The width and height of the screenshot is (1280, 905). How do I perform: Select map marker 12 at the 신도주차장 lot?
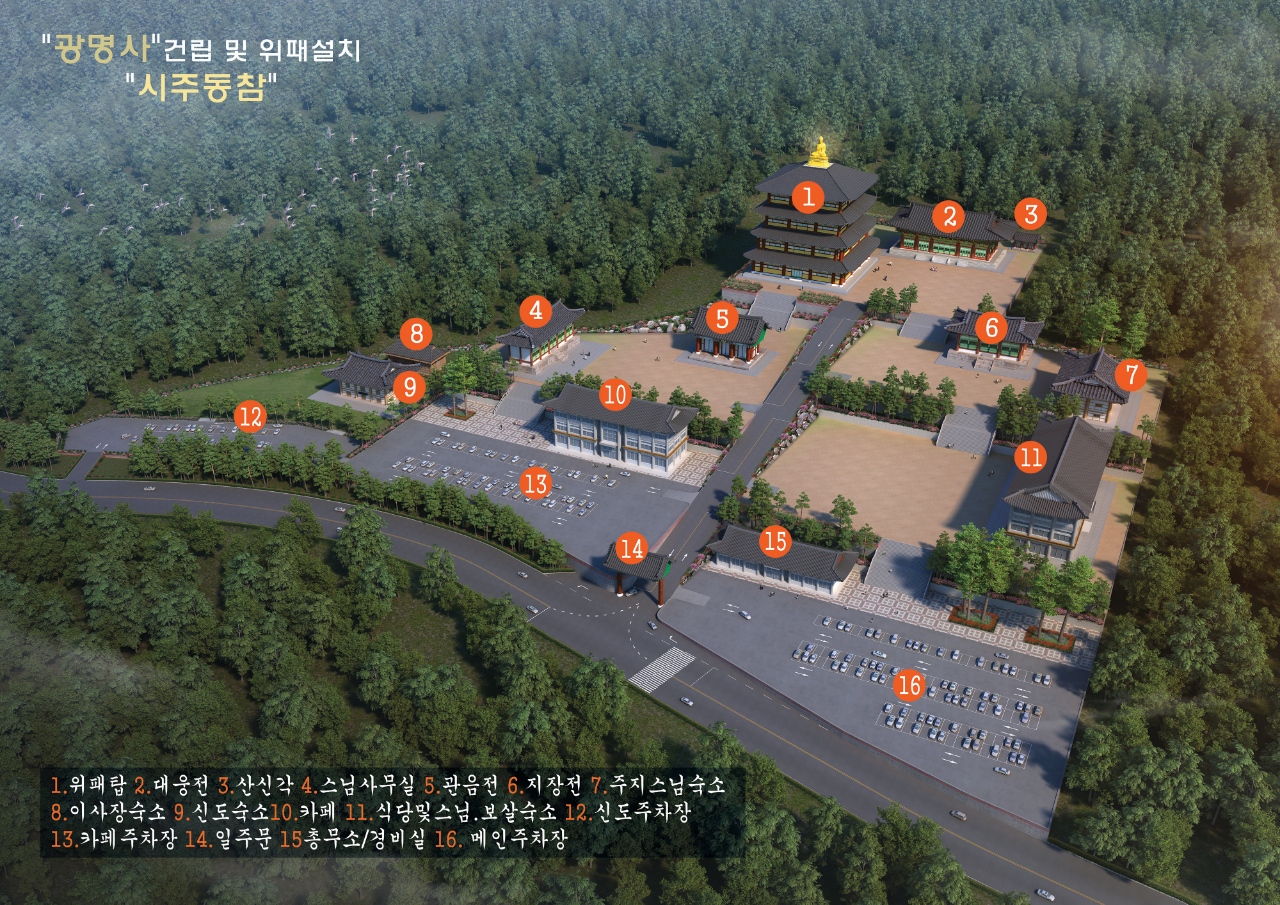[250, 415]
